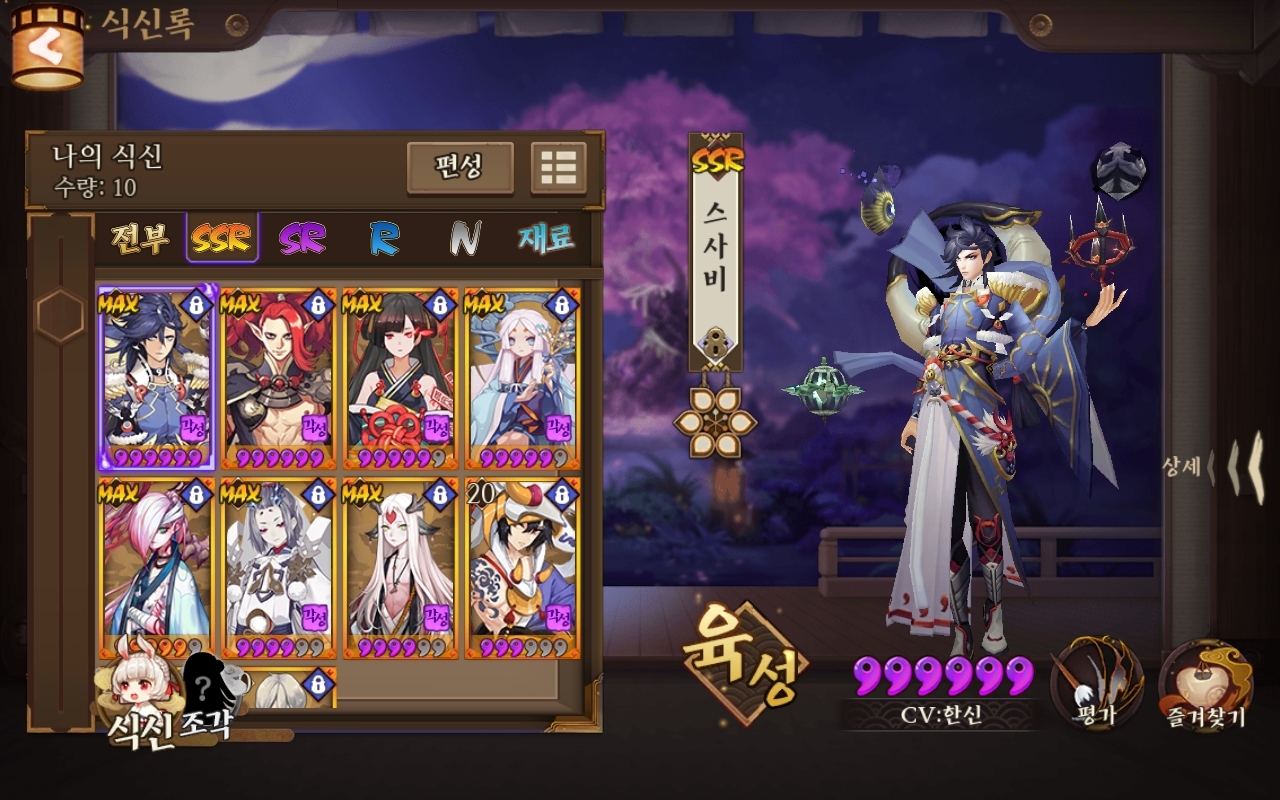Pick the red-haired horned shikigami card

click(x=277, y=379)
